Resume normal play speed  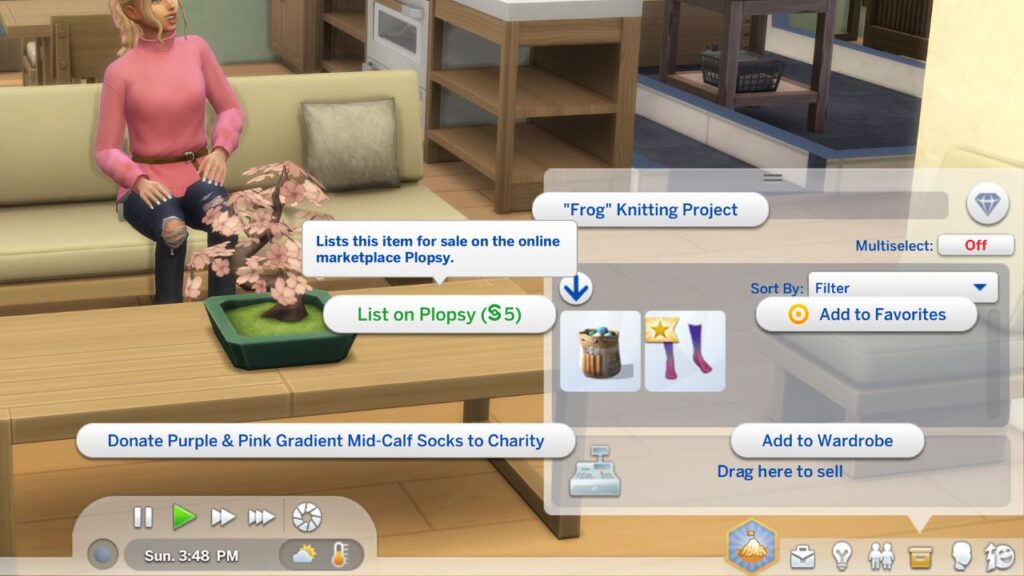(183, 517)
